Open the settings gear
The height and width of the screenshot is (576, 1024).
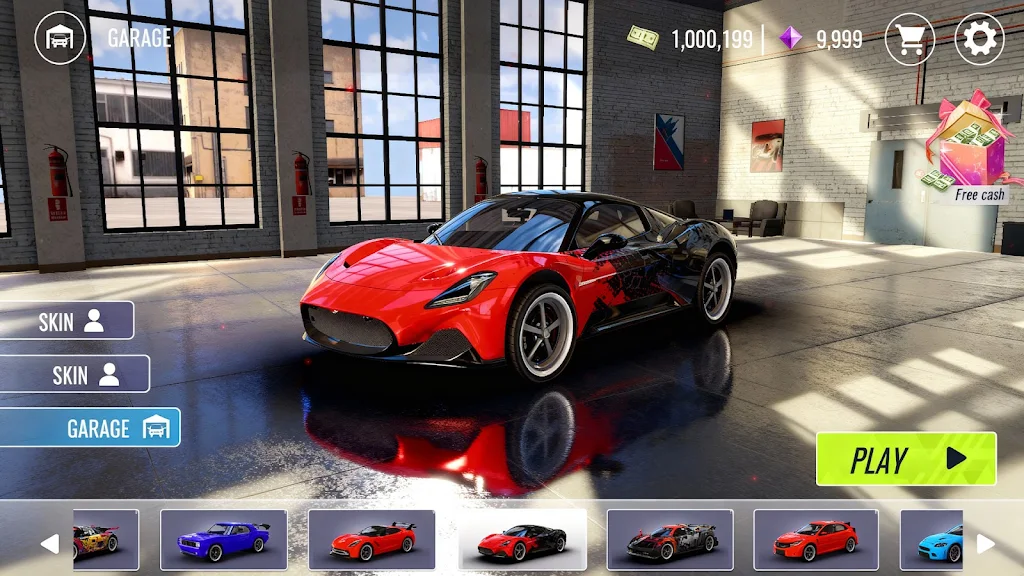[979, 40]
